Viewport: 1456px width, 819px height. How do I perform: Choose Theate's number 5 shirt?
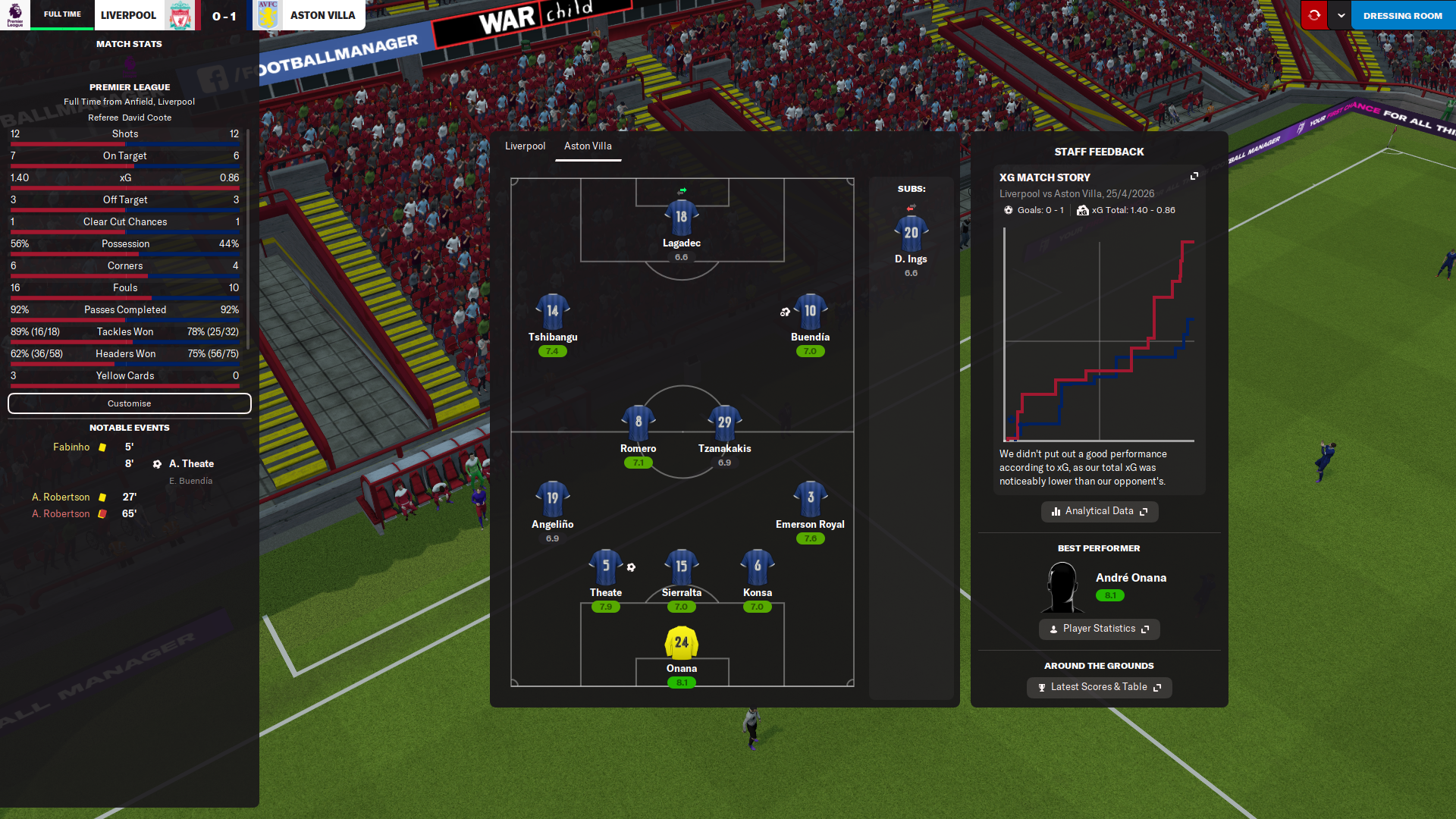tap(605, 566)
